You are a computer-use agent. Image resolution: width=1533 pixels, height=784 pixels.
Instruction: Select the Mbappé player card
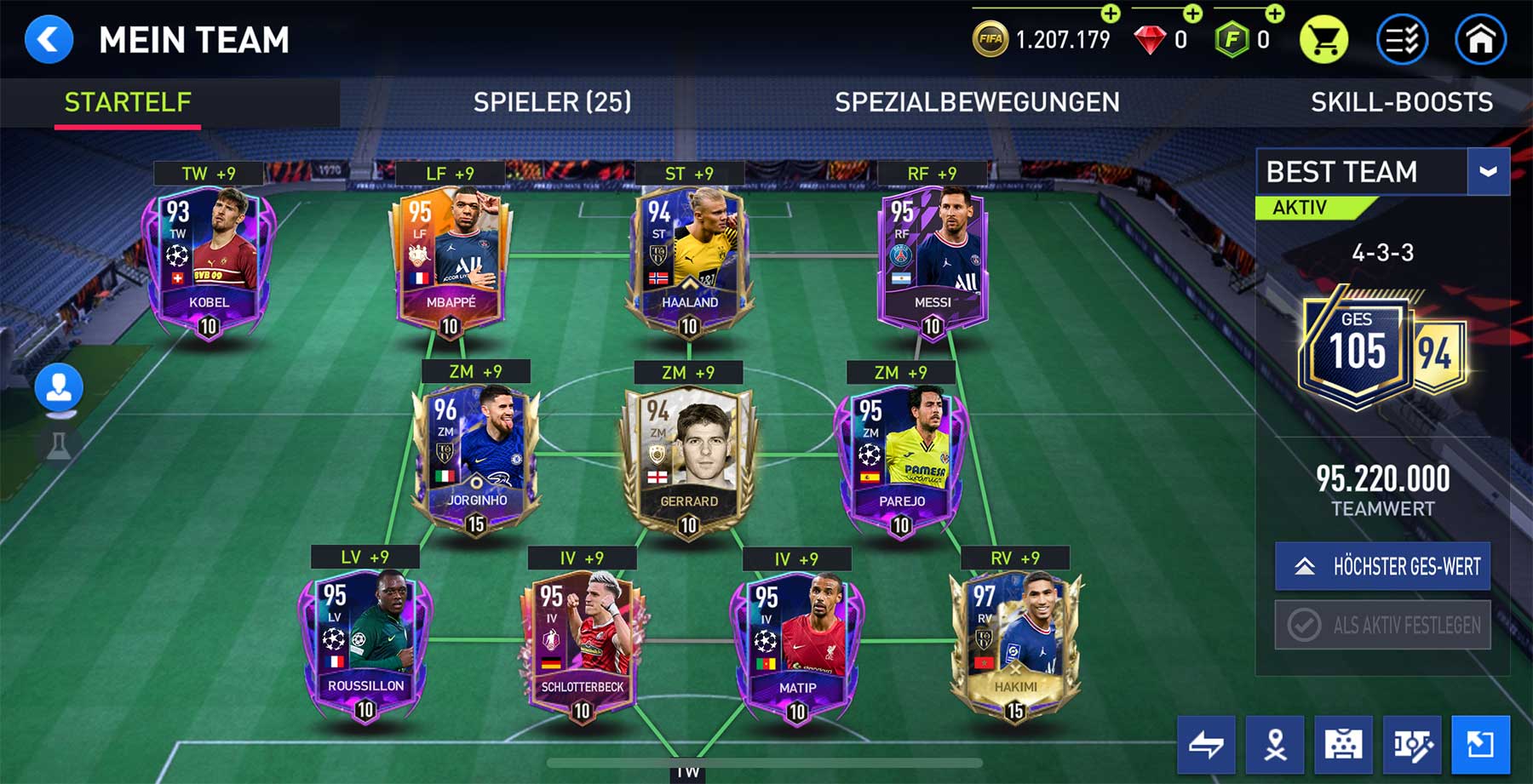click(450, 260)
